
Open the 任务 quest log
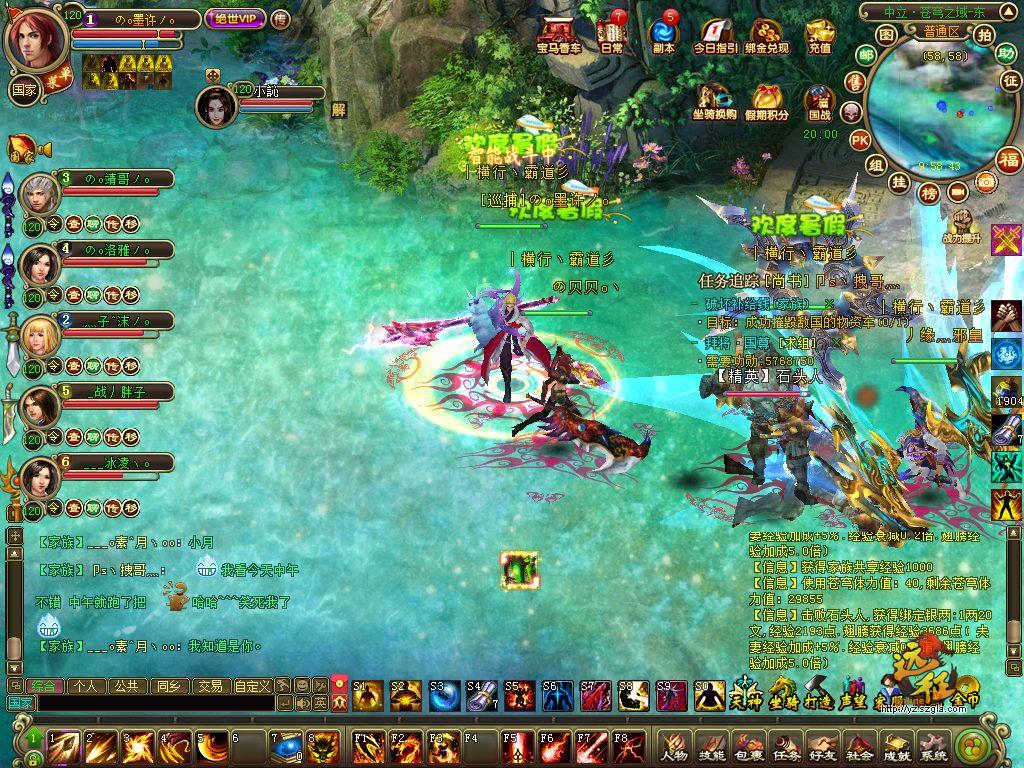pyautogui.click(x=785, y=747)
